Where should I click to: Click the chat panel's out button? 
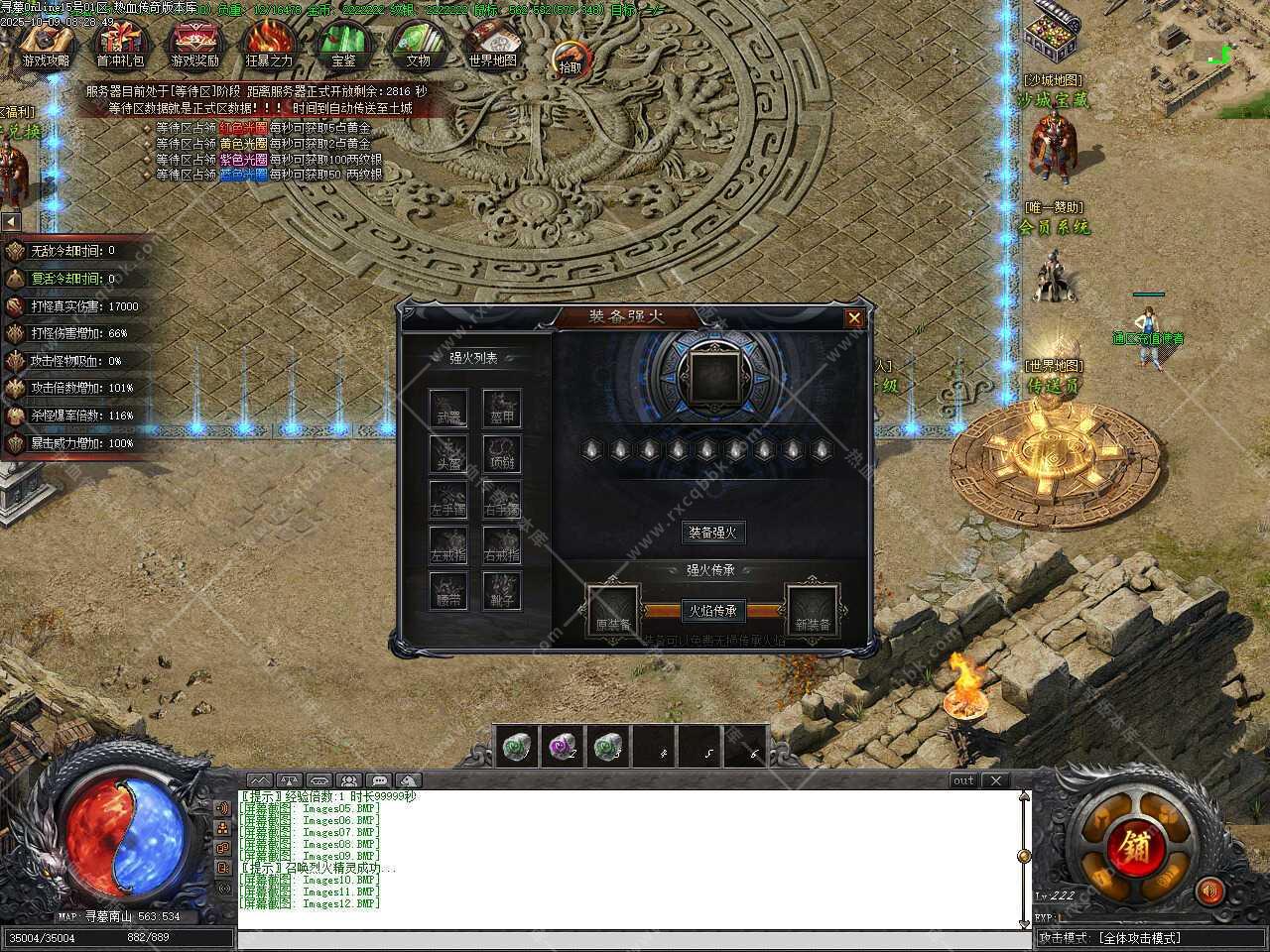point(963,780)
